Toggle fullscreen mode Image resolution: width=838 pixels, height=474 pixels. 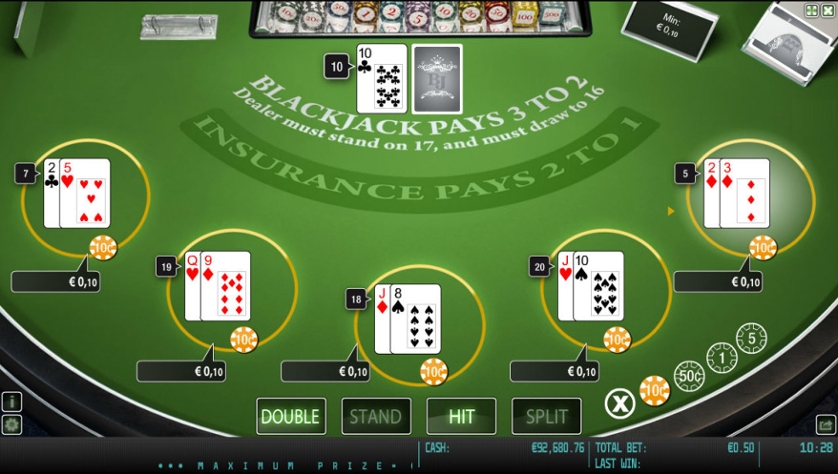(x=811, y=10)
